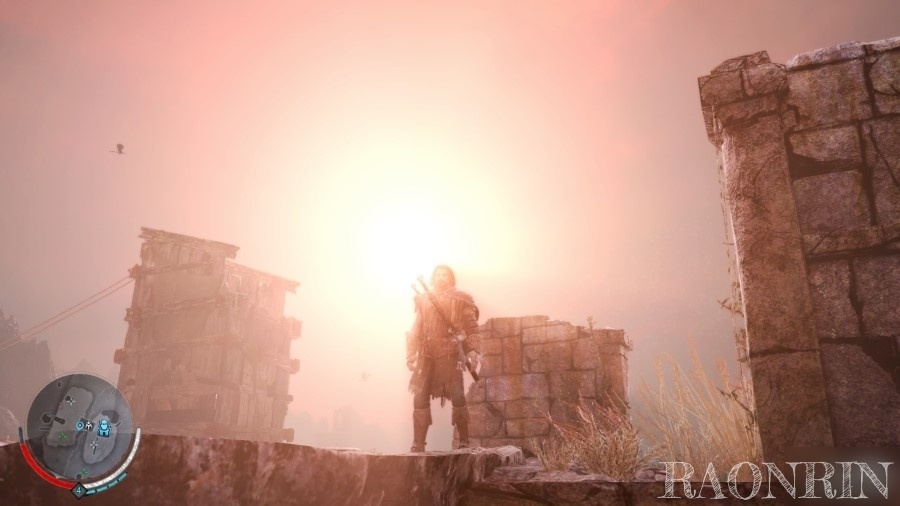Click the circular minimap
The width and height of the screenshot is (900, 506).
tap(78, 428)
